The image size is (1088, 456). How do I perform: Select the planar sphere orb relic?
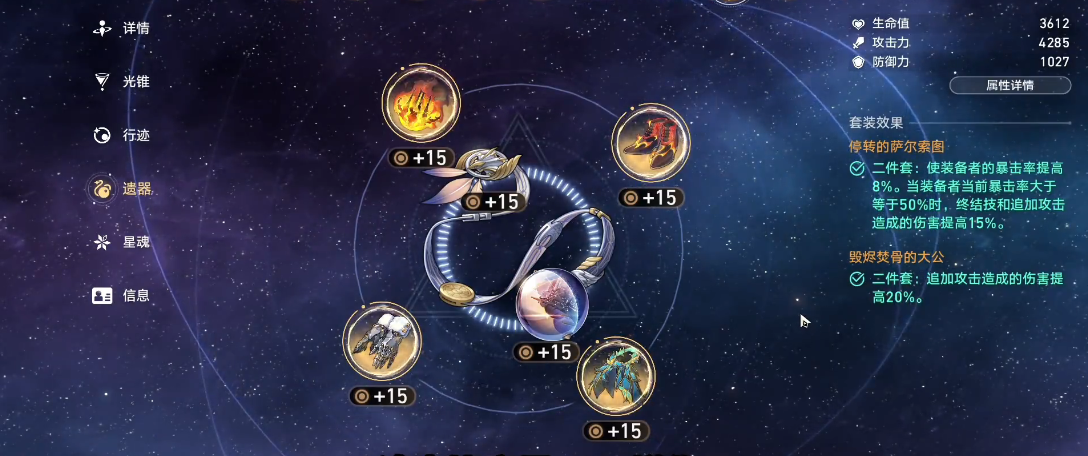pos(550,305)
